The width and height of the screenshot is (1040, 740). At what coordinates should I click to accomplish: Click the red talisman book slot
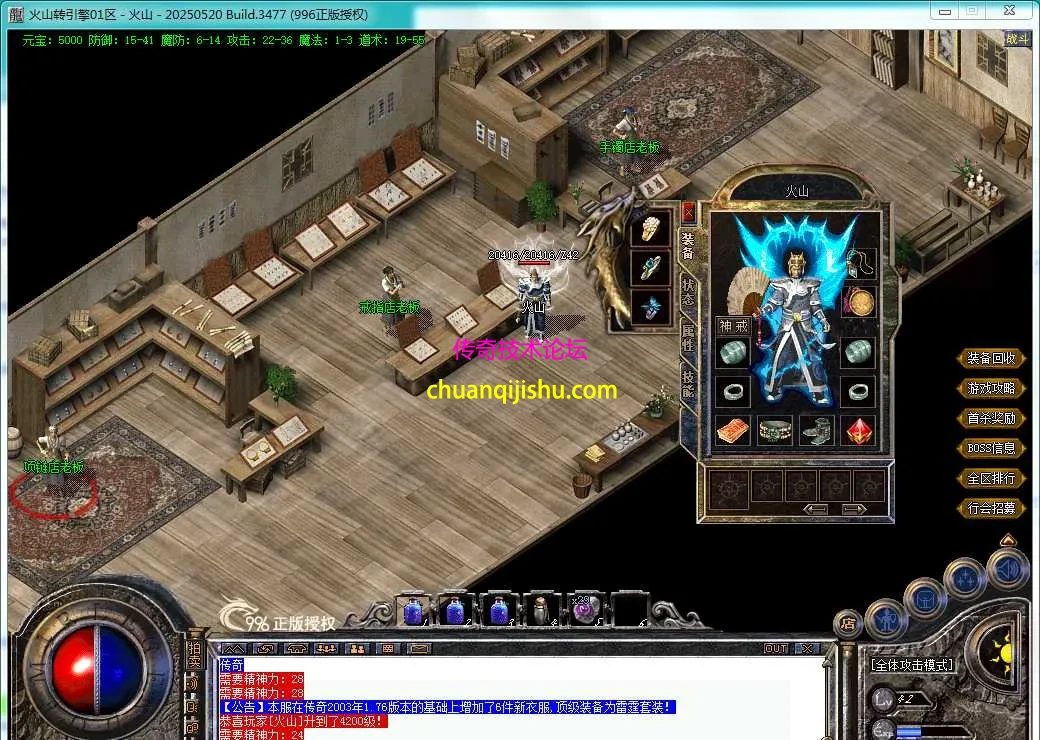[733, 430]
